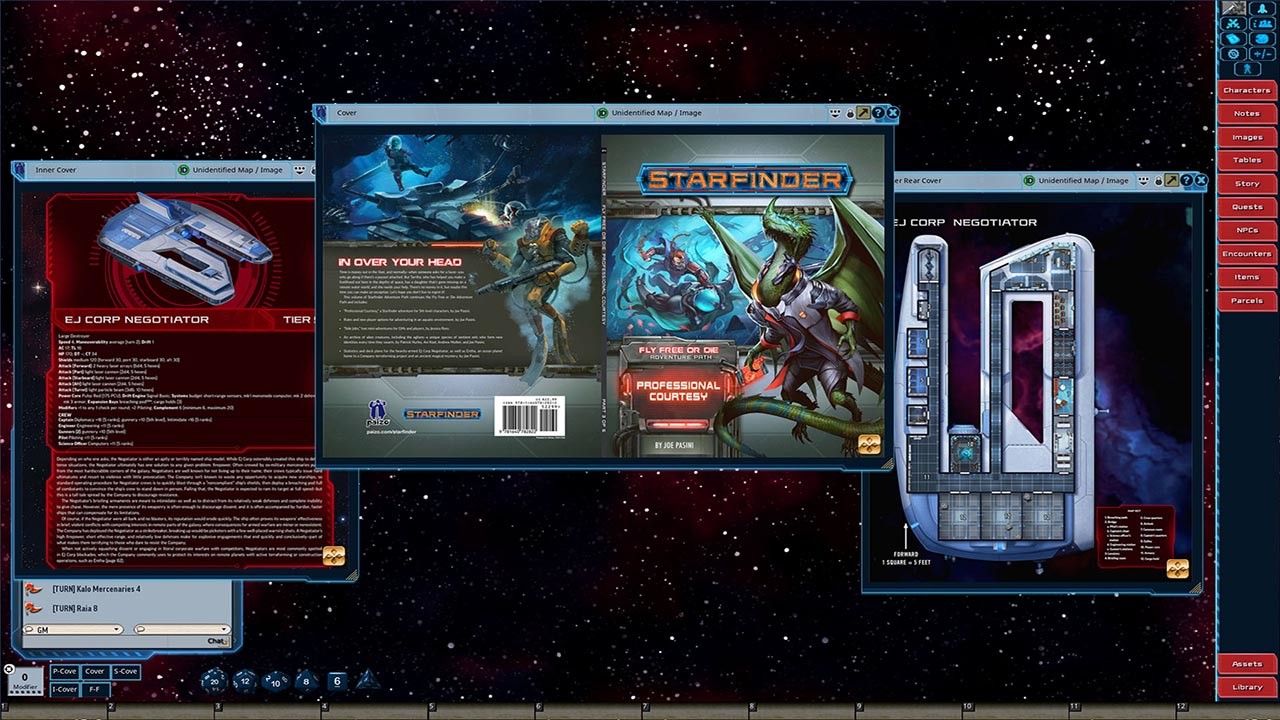Image resolution: width=1280 pixels, height=720 pixels.
Task: Click the +/- modifiers icon
Action: 1262,53
